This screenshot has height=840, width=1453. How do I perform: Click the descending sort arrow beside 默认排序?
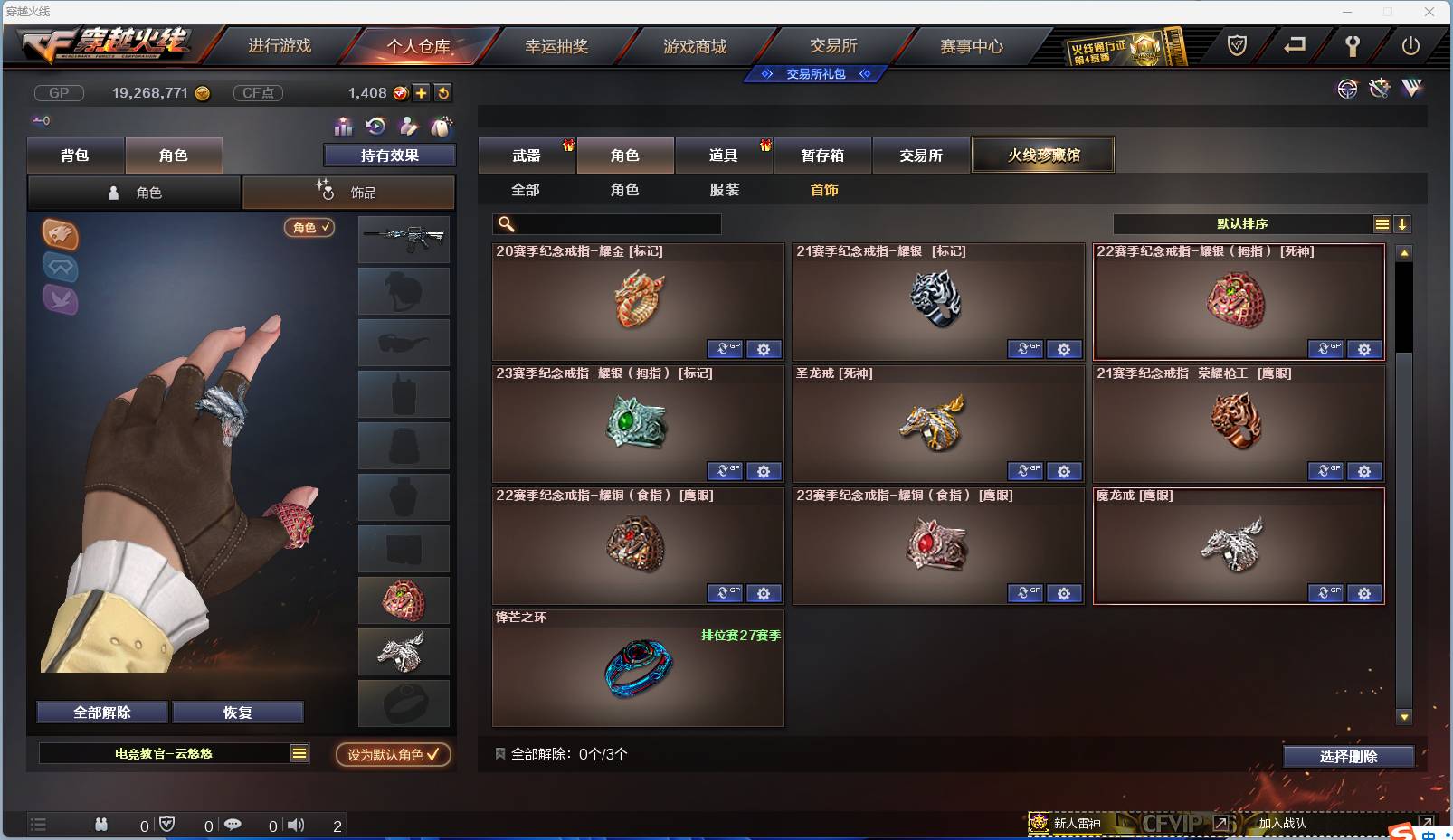pyautogui.click(x=1402, y=223)
